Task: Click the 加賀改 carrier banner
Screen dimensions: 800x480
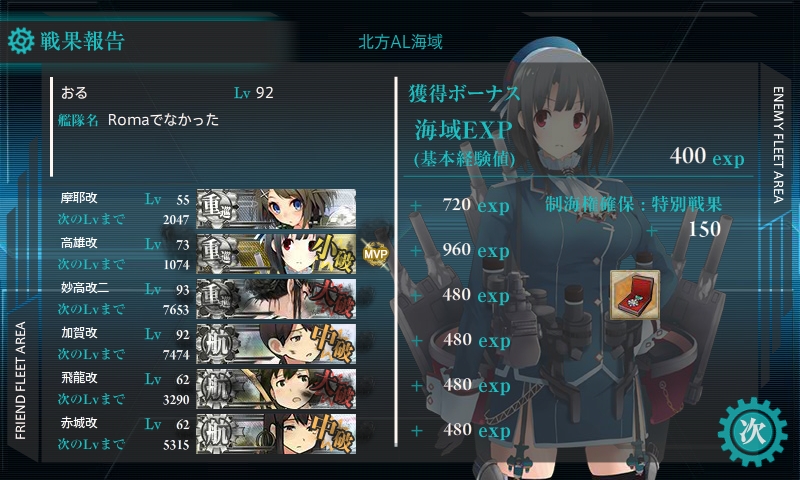Action: click(276, 340)
